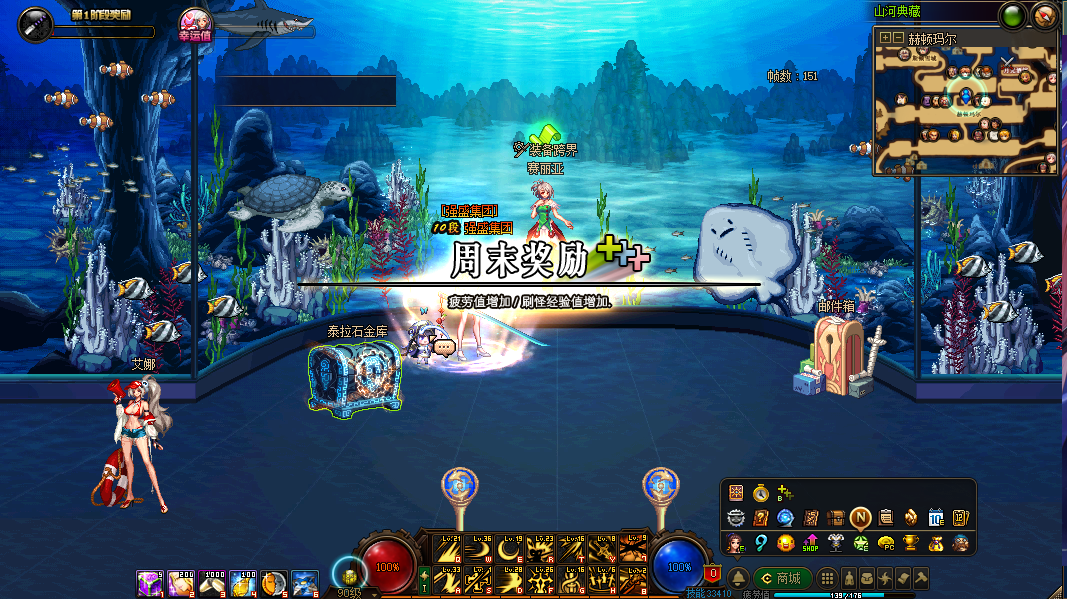The height and width of the screenshot is (599, 1067).
Task: Toggle the compass button above the minimap
Action: (x=1044, y=16)
